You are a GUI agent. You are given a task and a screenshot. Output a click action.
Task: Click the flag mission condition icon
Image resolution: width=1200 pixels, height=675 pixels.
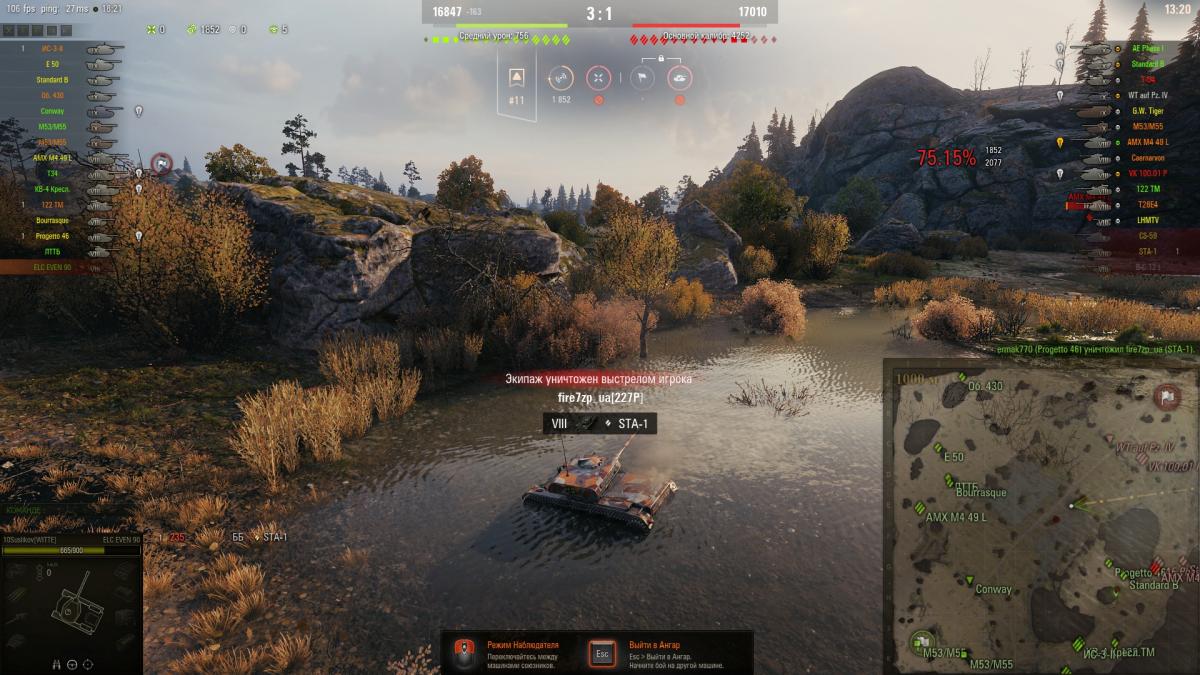pyautogui.click(x=642, y=78)
